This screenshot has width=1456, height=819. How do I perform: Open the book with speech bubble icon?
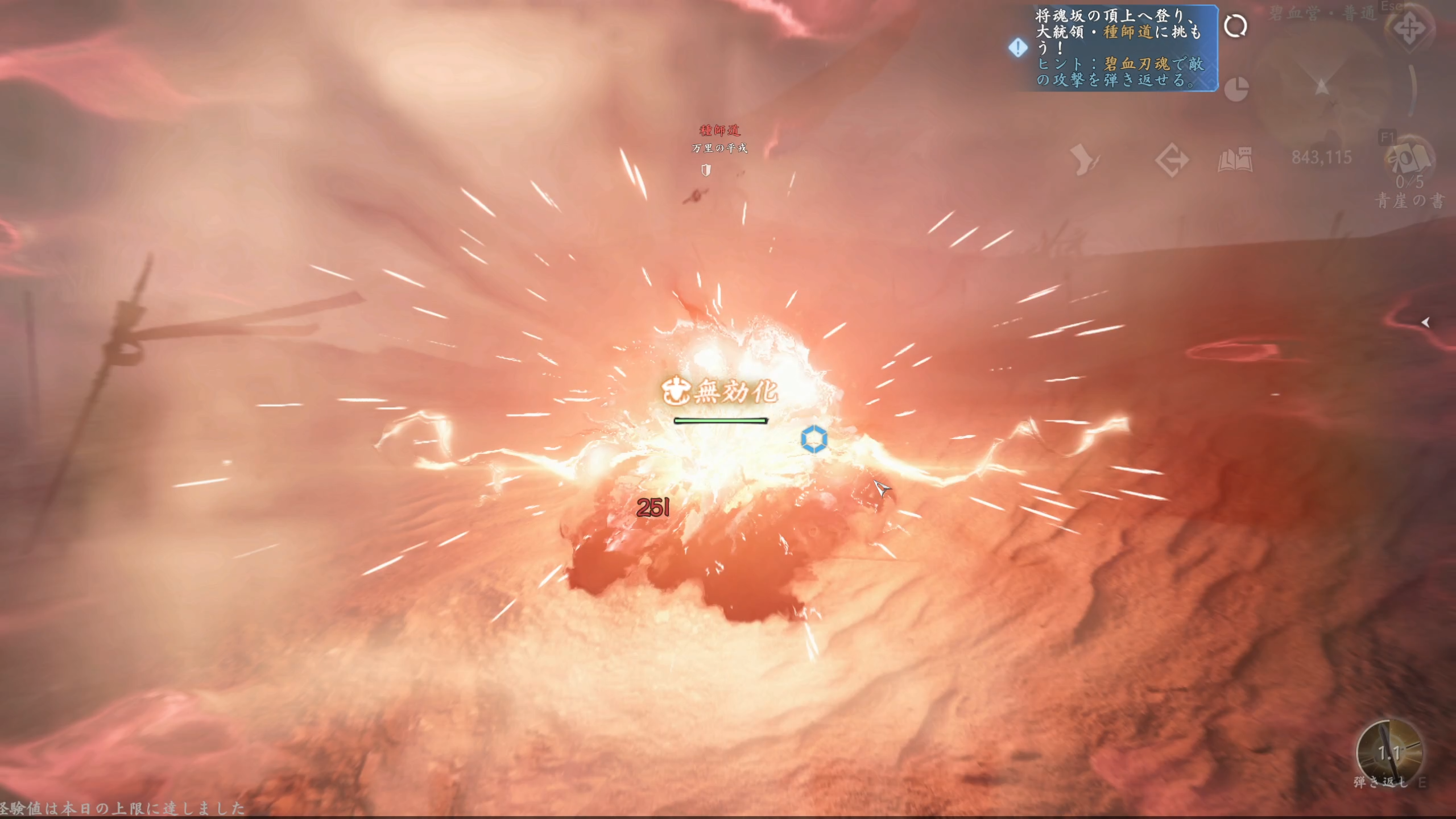pos(1235,160)
